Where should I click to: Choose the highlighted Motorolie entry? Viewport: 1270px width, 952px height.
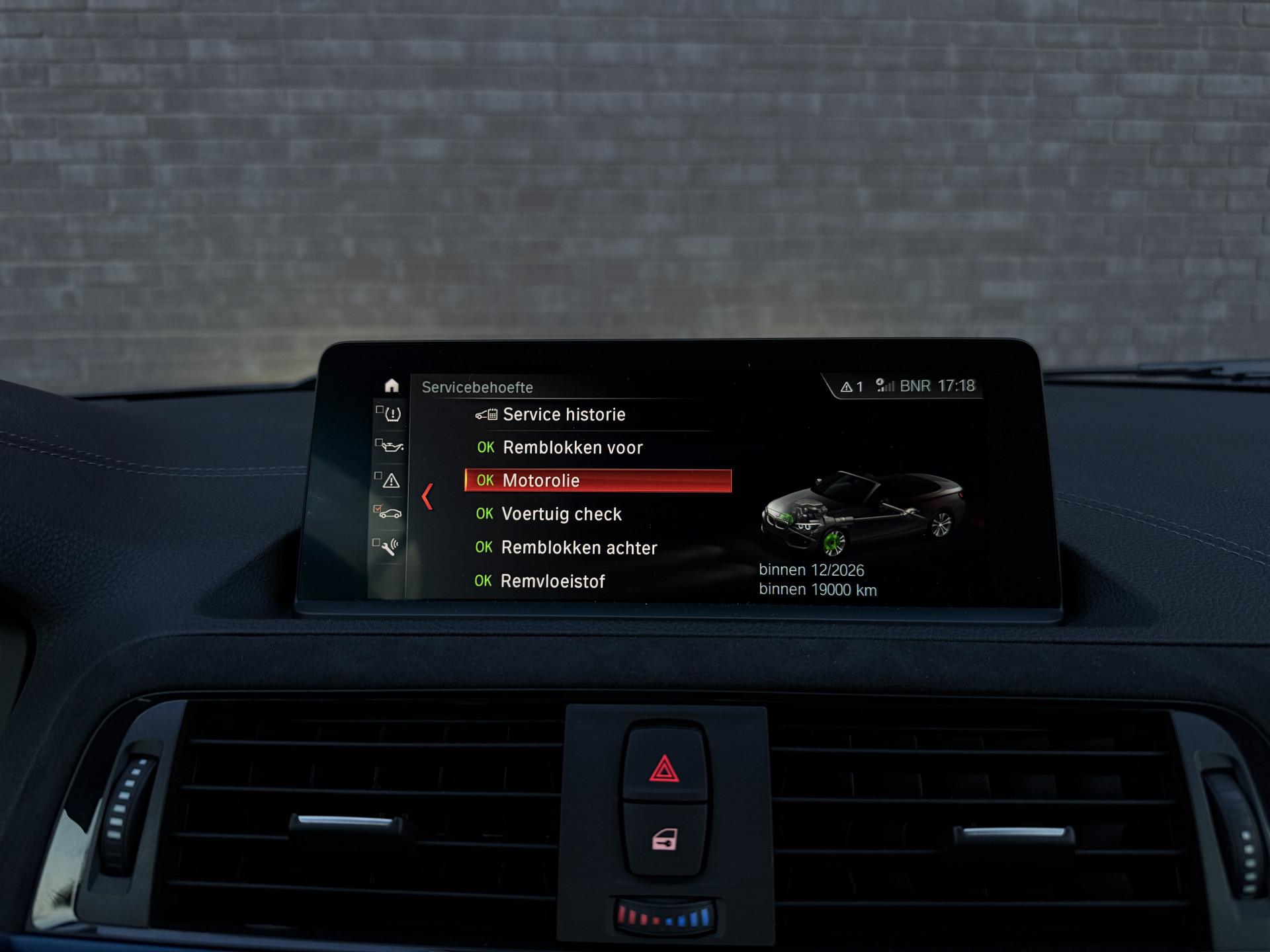[x=597, y=481]
